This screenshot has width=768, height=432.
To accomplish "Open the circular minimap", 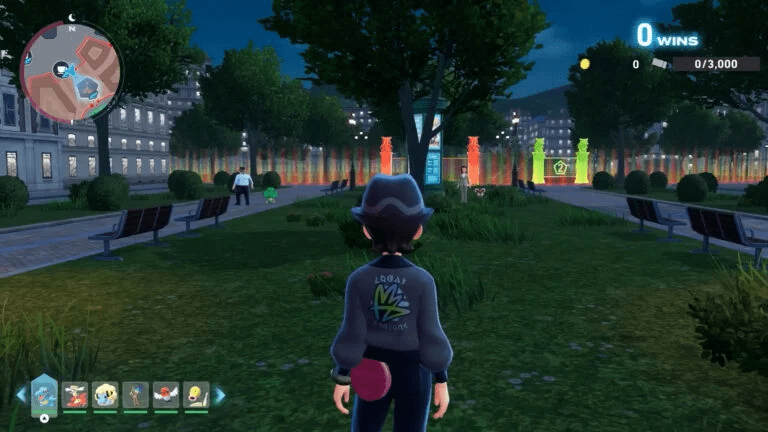I will tap(71, 72).
